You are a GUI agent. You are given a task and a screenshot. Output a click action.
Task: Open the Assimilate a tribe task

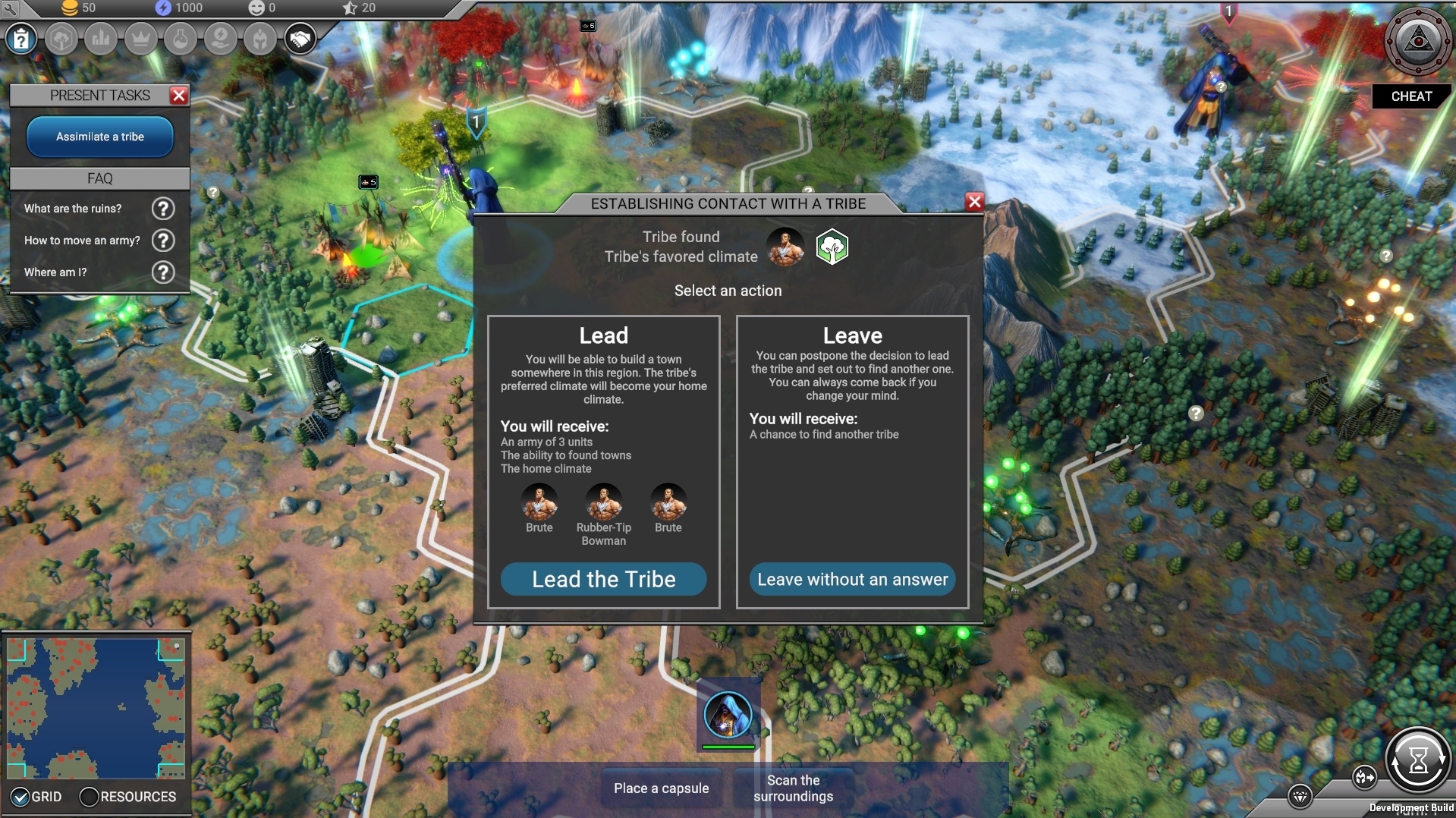pos(100,137)
